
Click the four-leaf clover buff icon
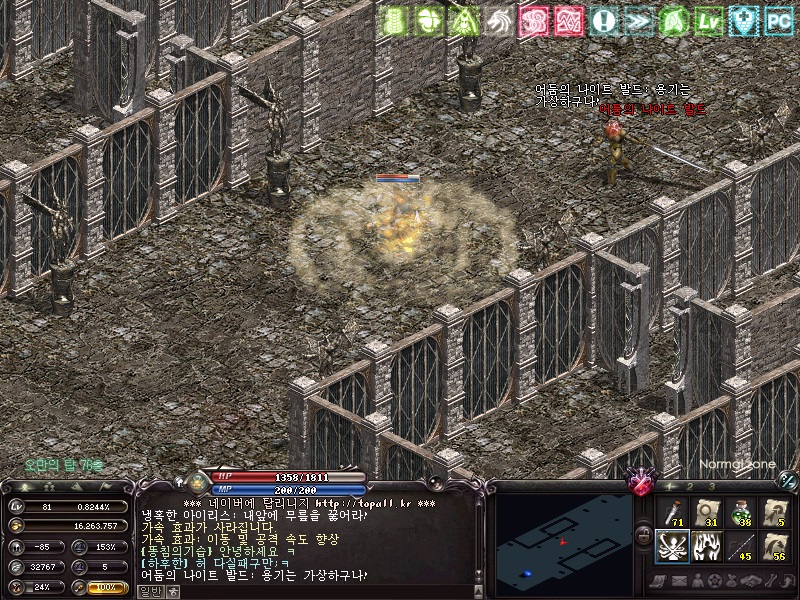[x=427, y=18]
